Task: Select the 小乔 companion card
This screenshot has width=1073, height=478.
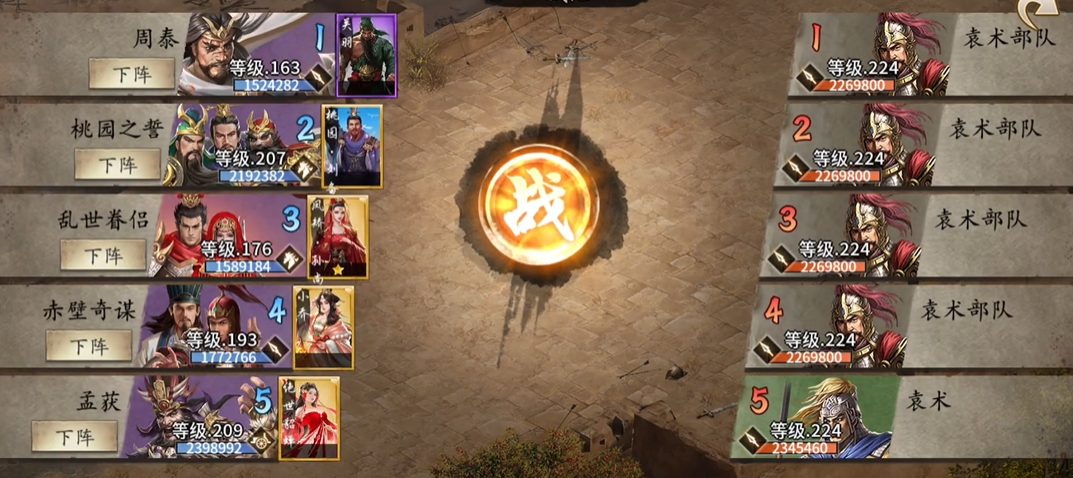Action: [324, 327]
